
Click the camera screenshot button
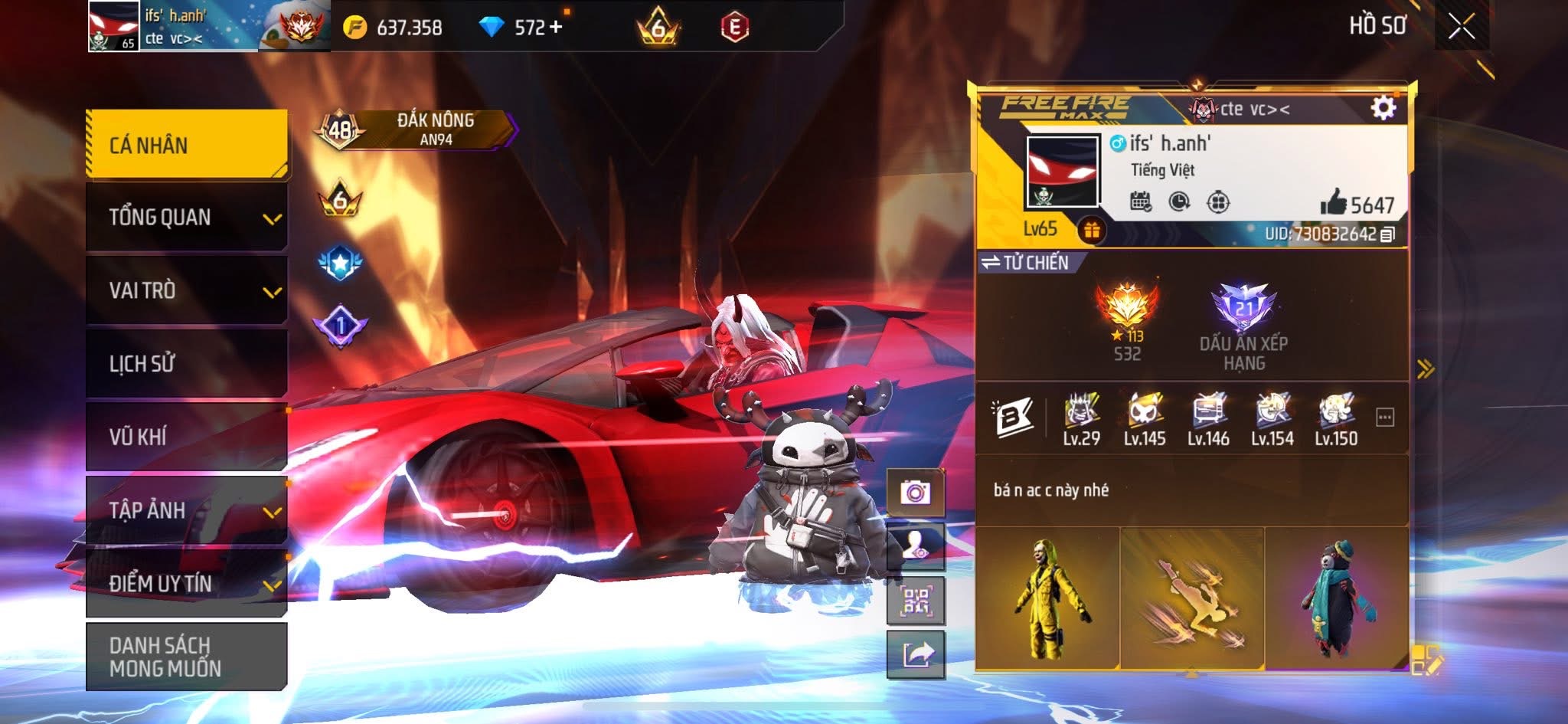pyautogui.click(x=915, y=492)
